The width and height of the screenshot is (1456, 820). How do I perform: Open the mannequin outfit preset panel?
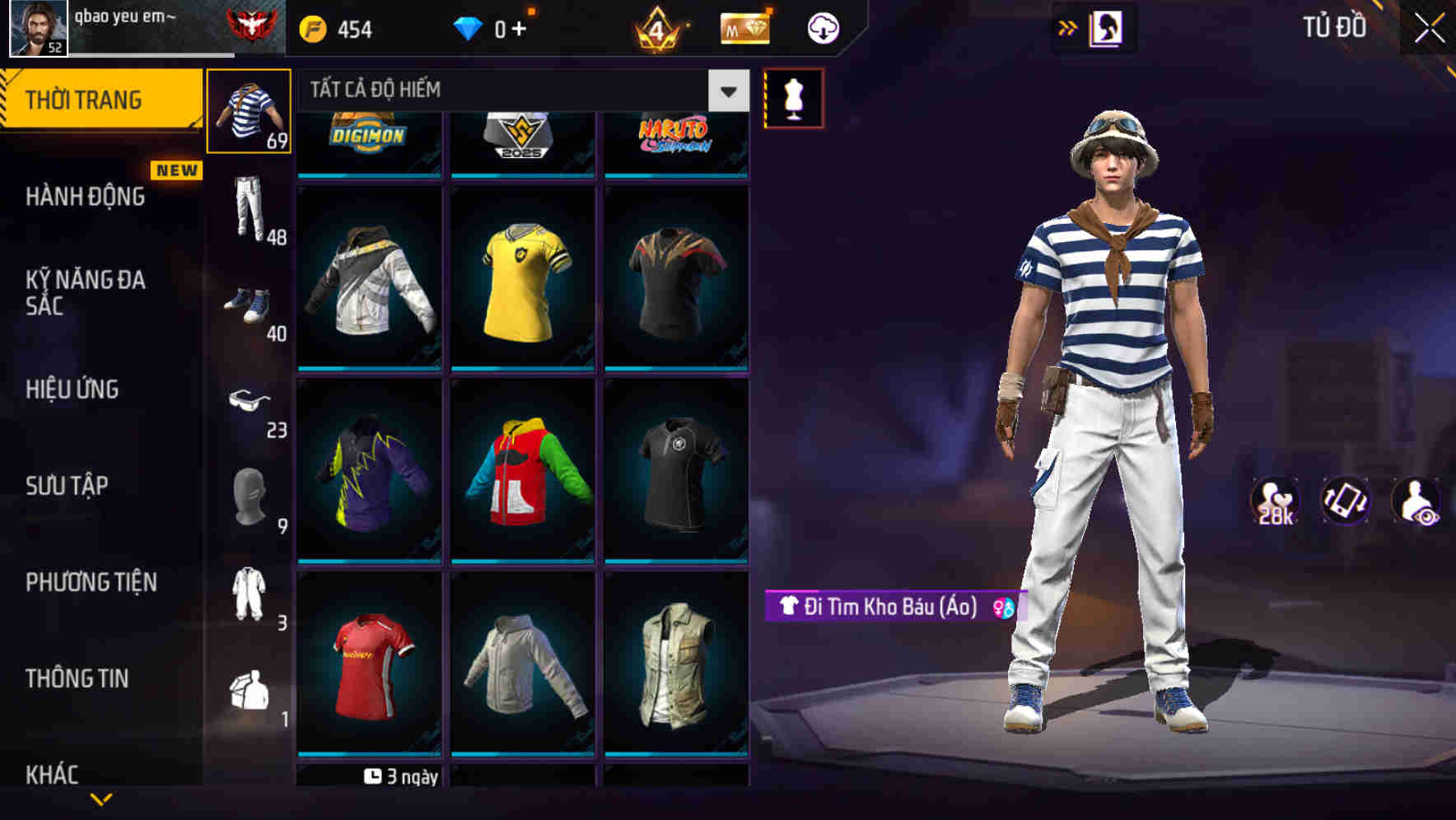[x=793, y=97]
